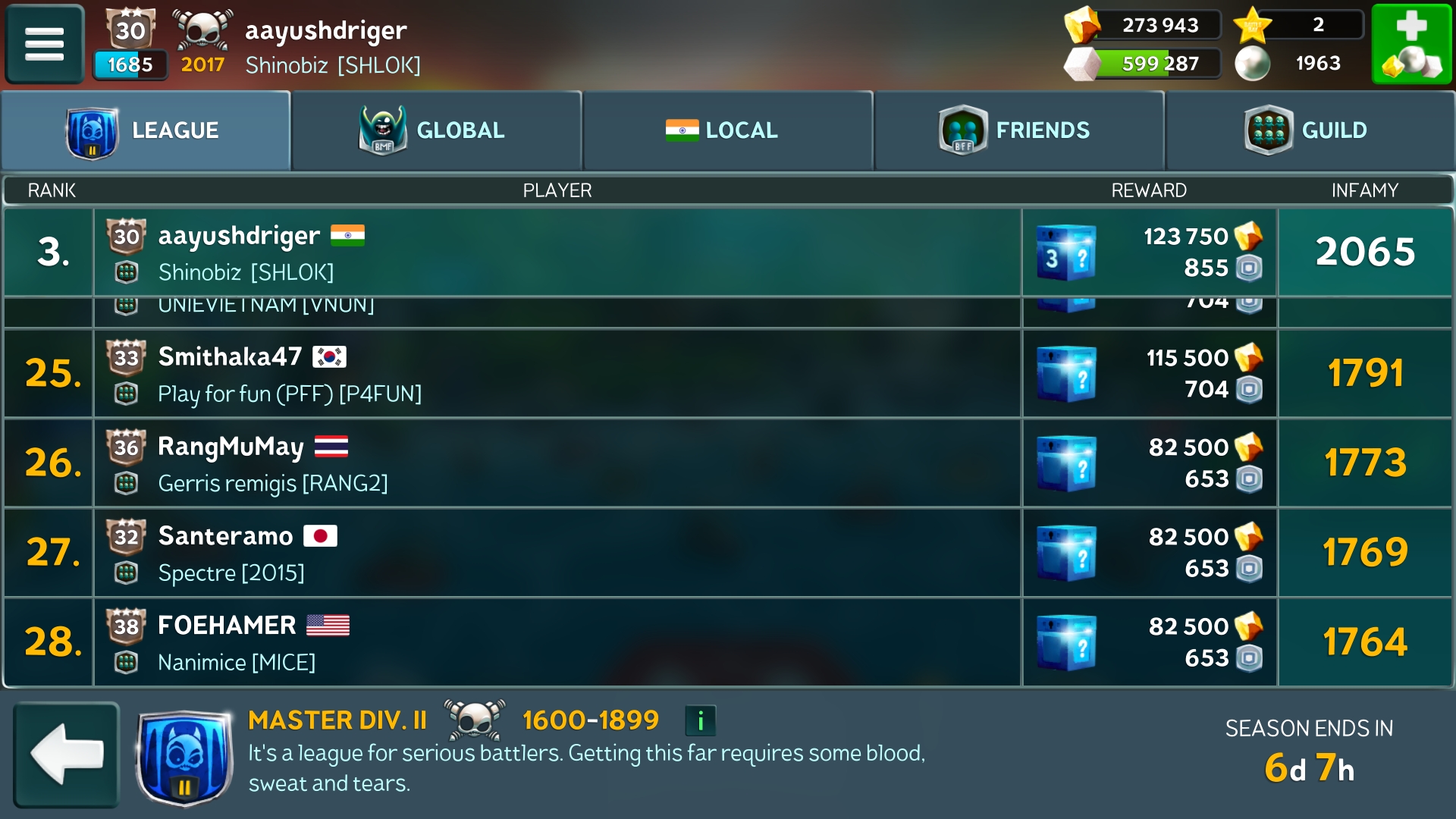Screen dimensions: 1456x819
Task: Switch to the League tab
Action: tap(146, 130)
